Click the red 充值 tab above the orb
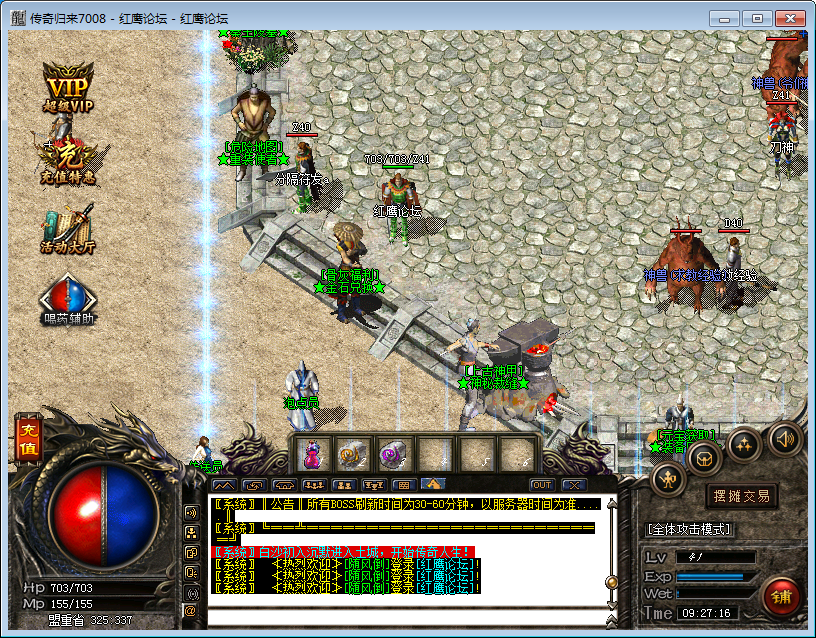 tap(27, 439)
